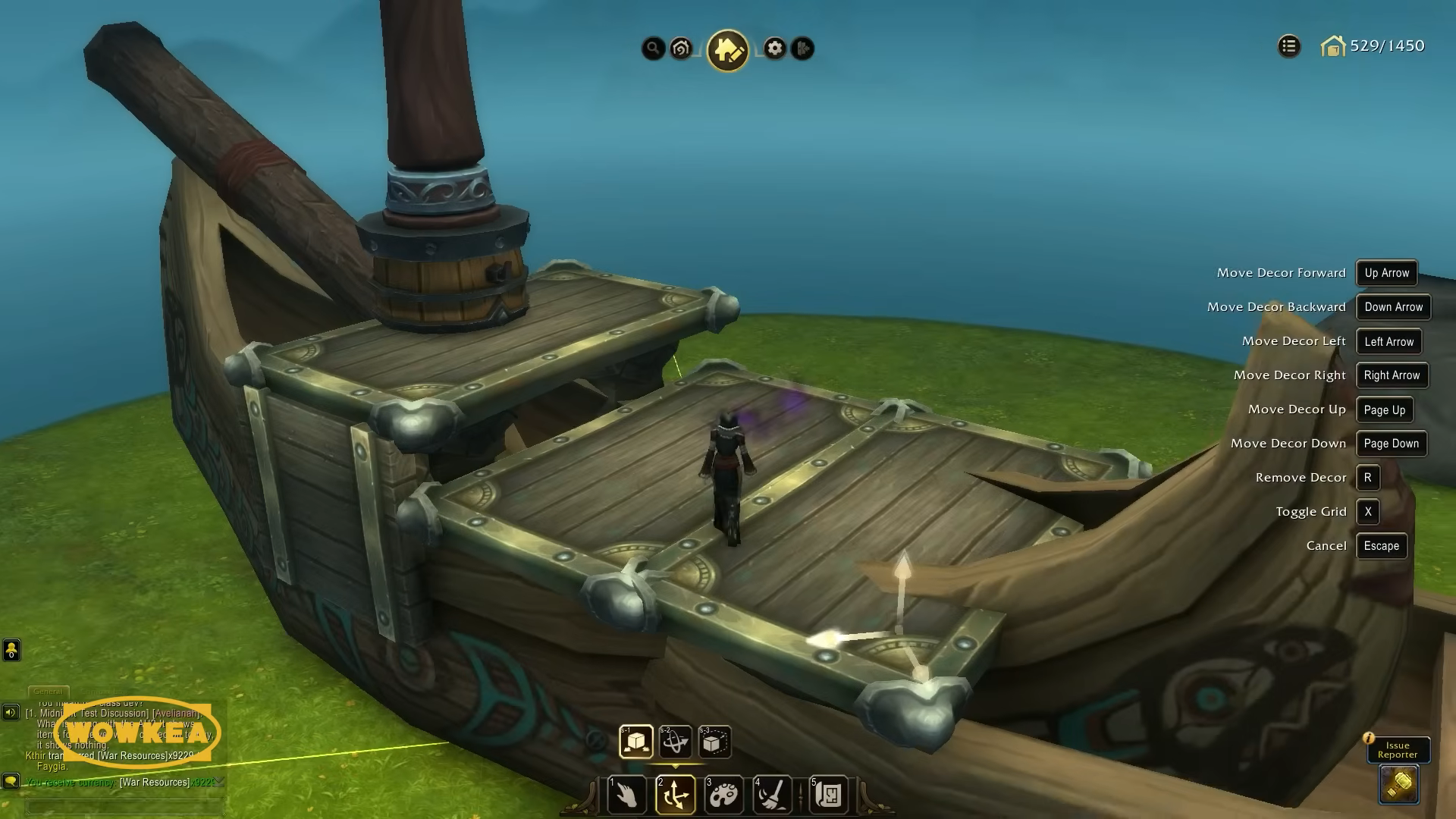
Task: Click the golden hammer icon
Action: coord(1398,784)
